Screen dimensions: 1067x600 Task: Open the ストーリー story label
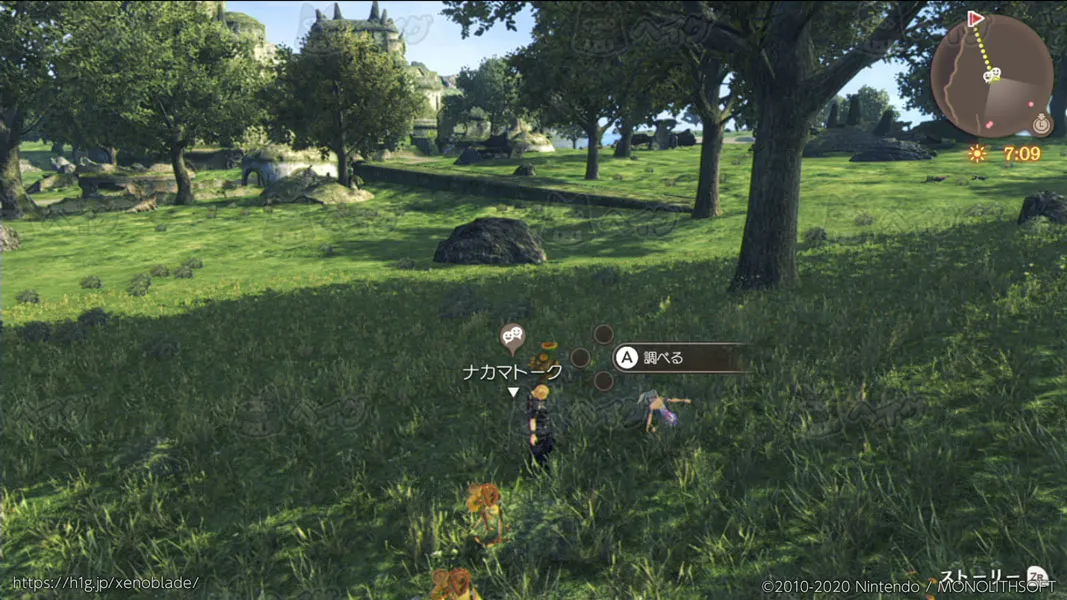coord(980,577)
